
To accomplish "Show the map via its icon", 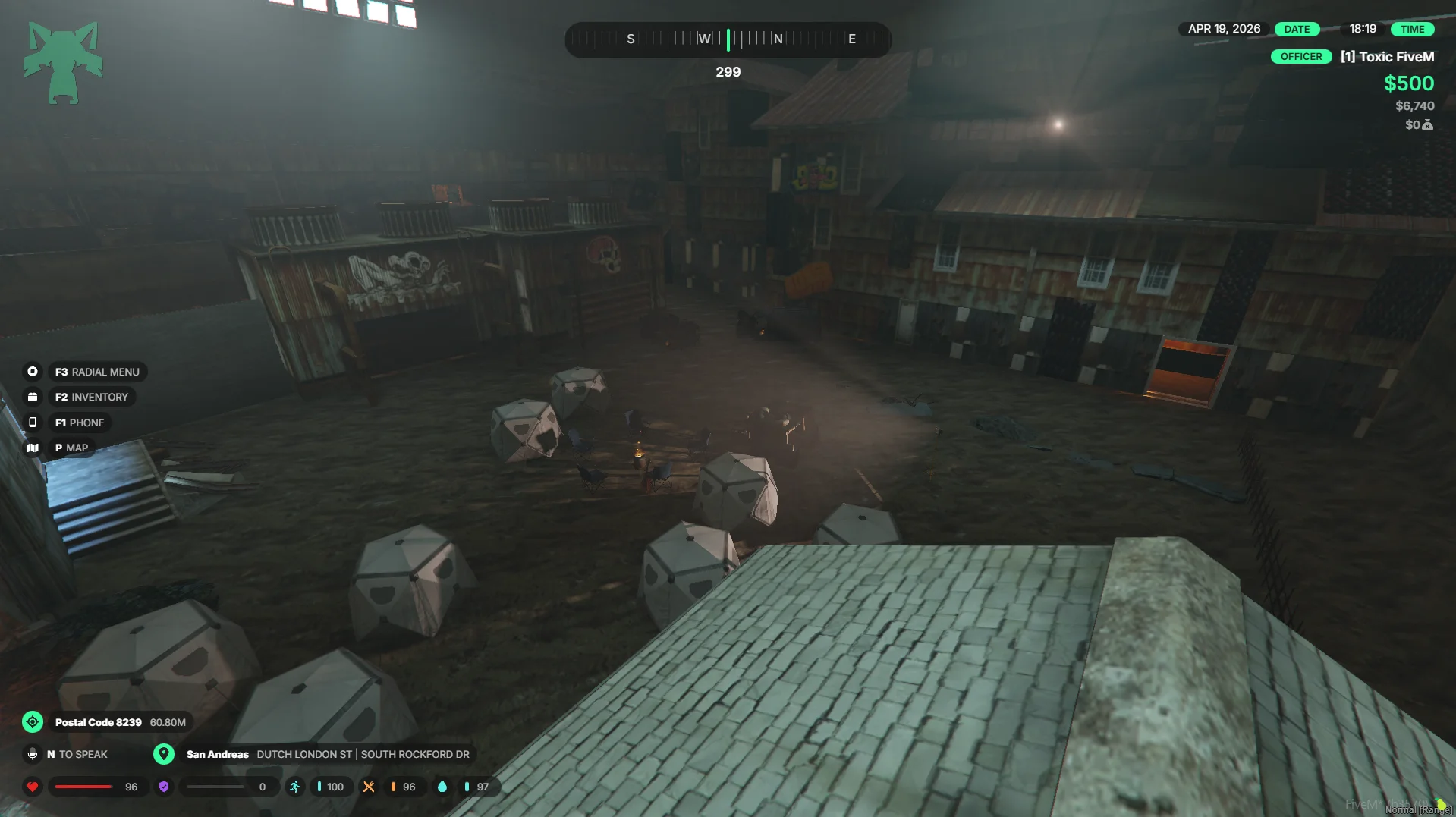I will [33, 448].
